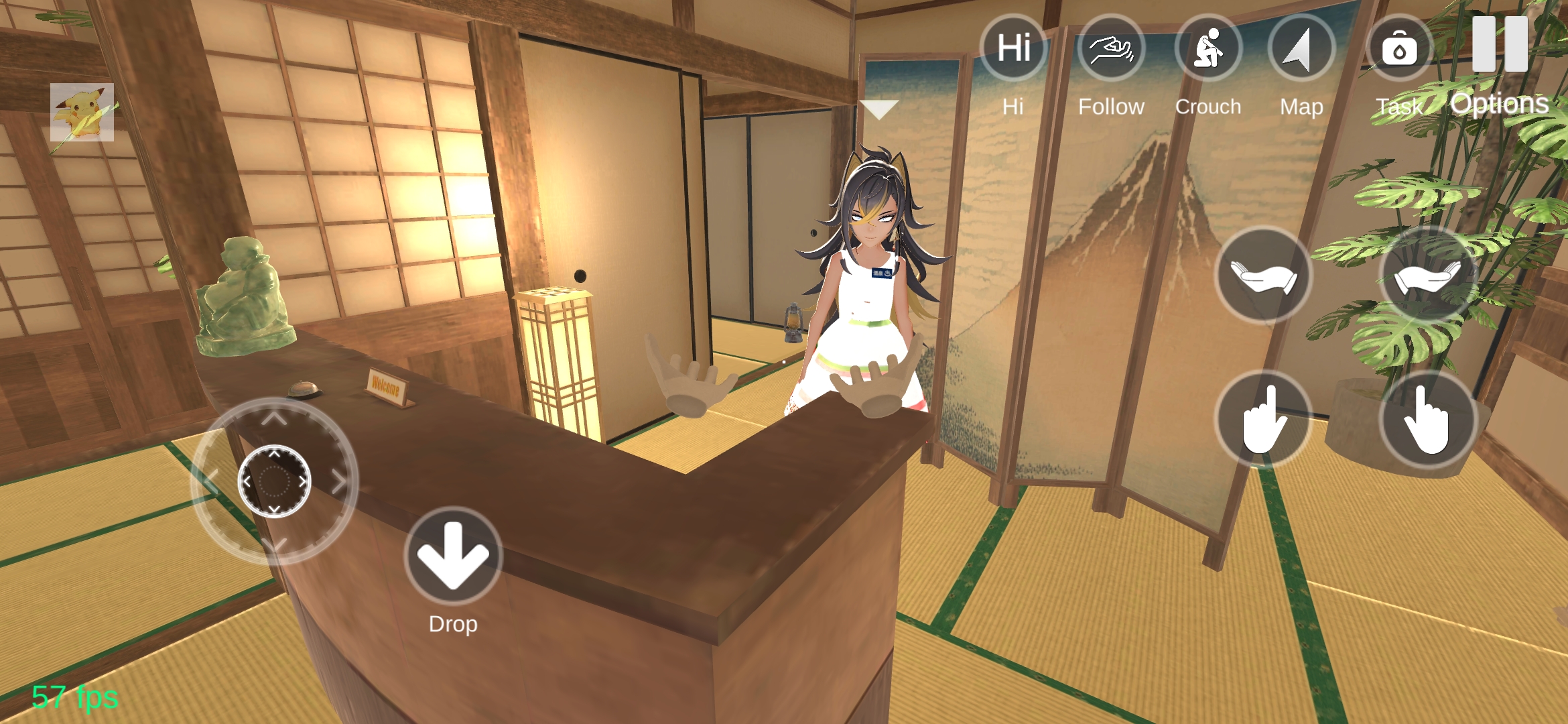
Task: Open the Task bag
Action: (1399, 49)
